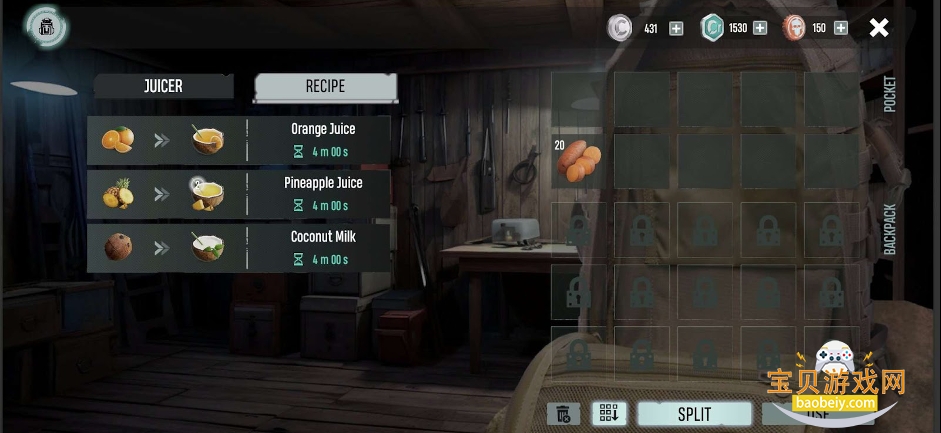This screenshot has width=941, height=433.
Task: Show the Backpack section
Action: tap(889, 230)
